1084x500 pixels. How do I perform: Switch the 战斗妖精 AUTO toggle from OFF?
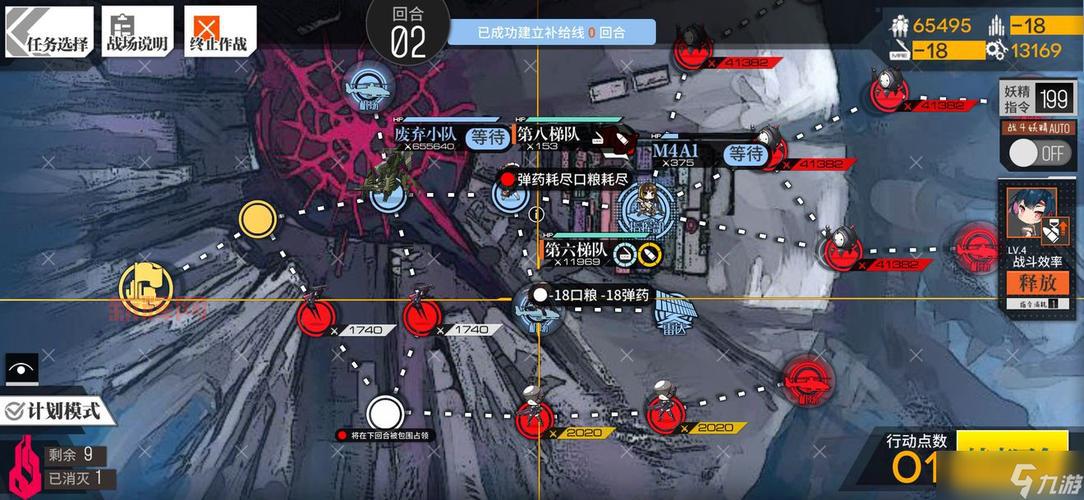pos(1036,153)
